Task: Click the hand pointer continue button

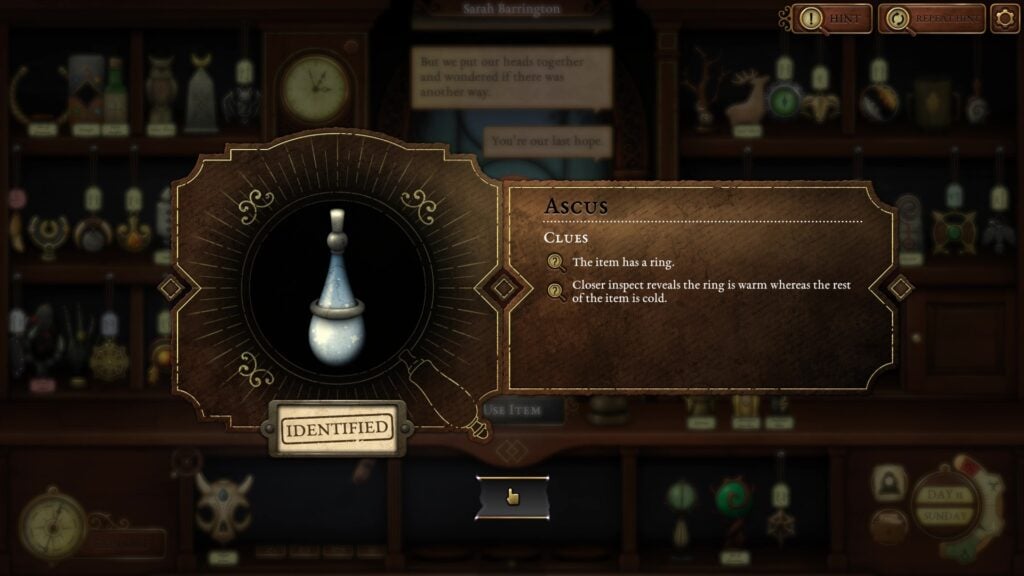Action: [x=512, y=497]
